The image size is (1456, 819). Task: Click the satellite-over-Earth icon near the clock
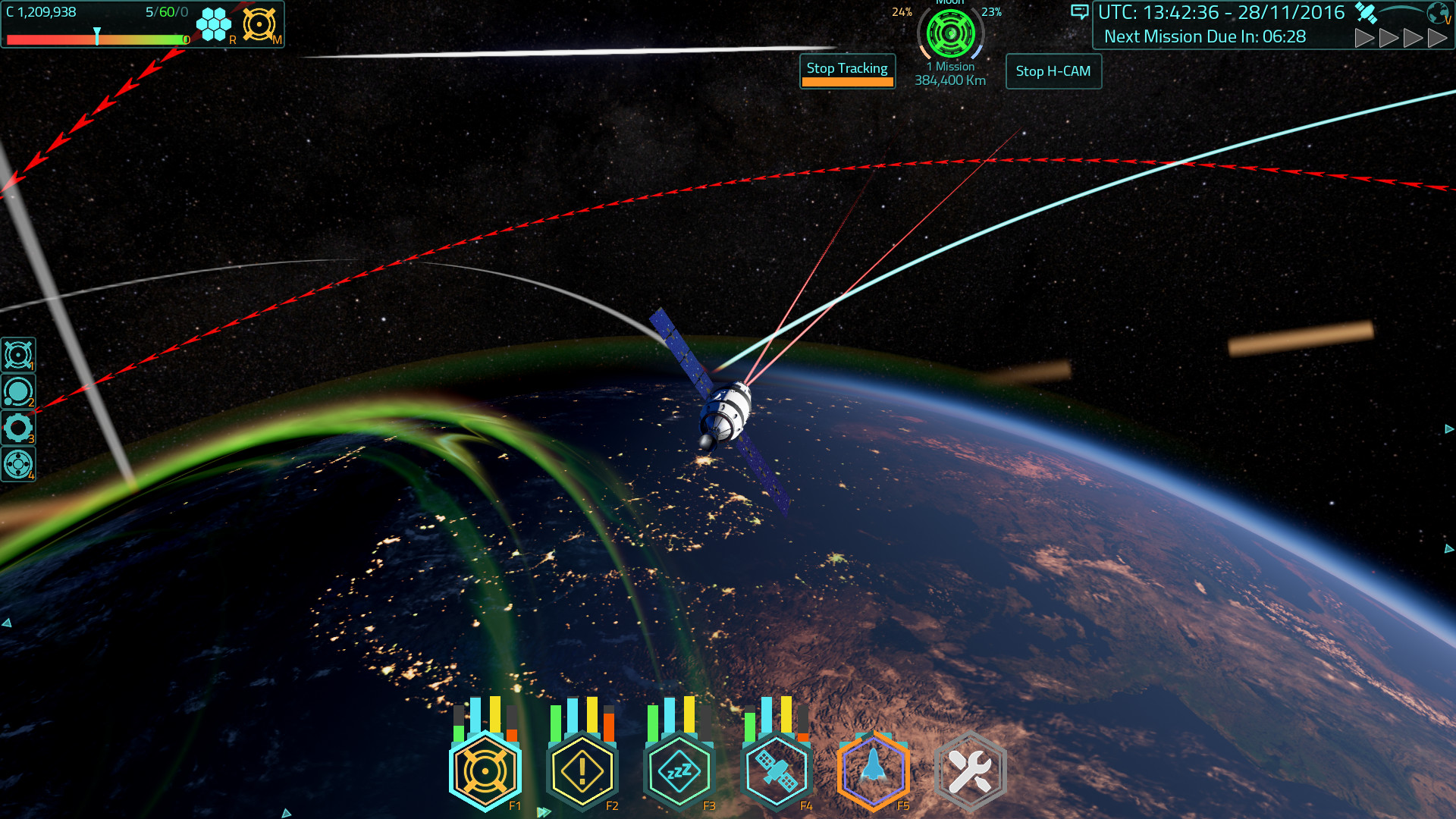pos(1367,11)
